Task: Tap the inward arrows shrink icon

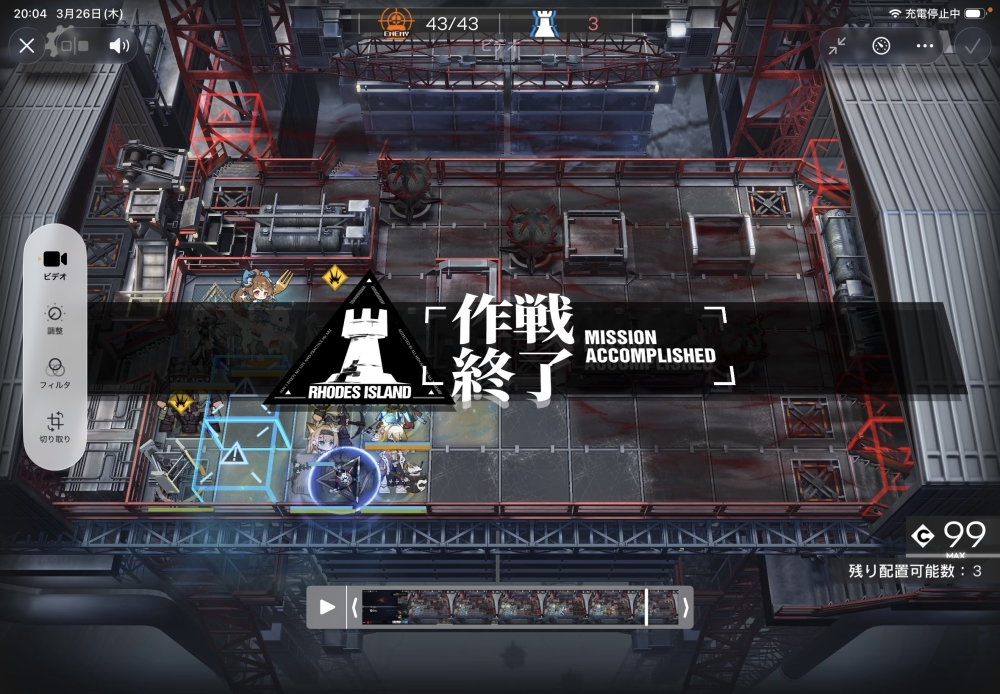Action: coord(836,45)
